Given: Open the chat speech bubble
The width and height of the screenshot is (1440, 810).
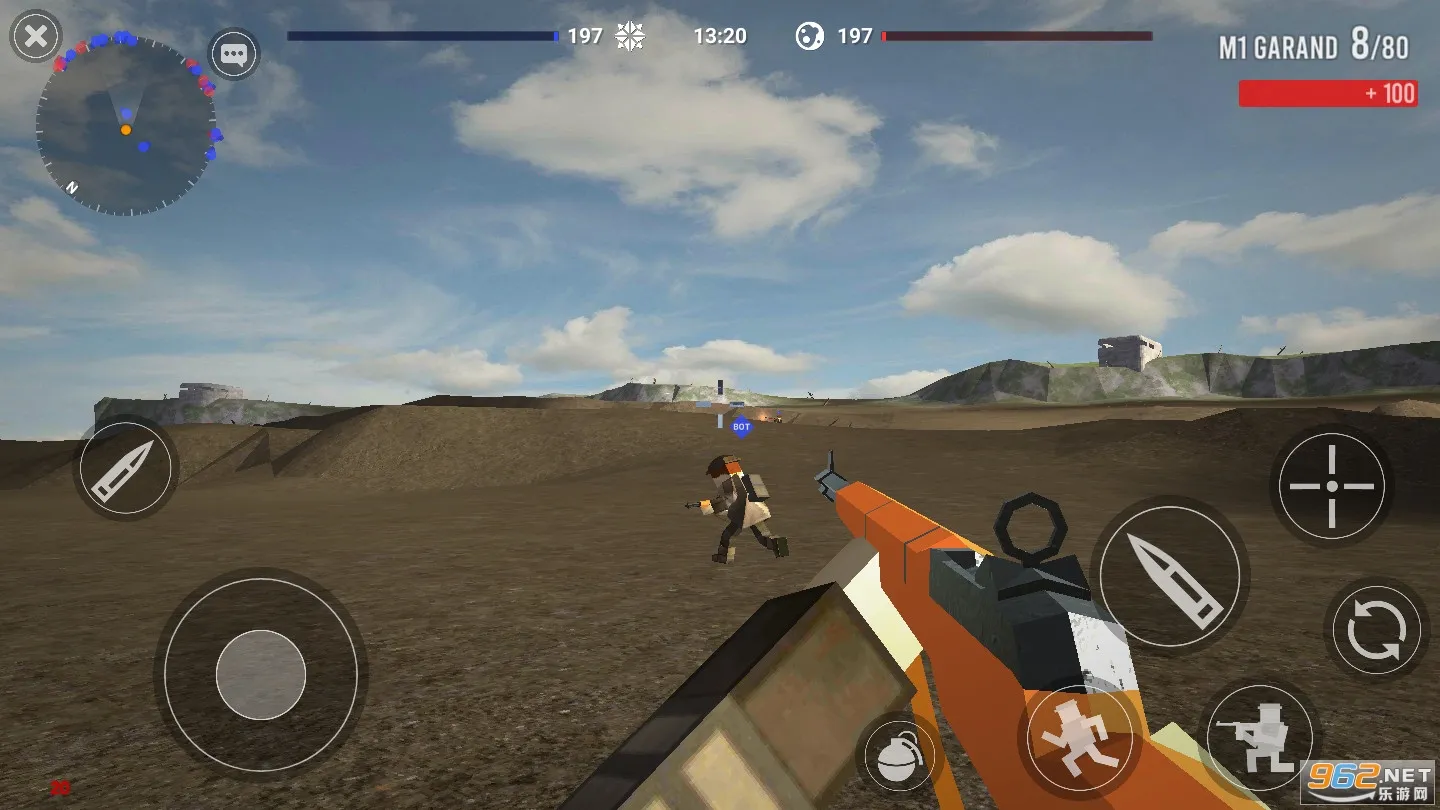Looking at the screenshot, I should click(234, 54).
